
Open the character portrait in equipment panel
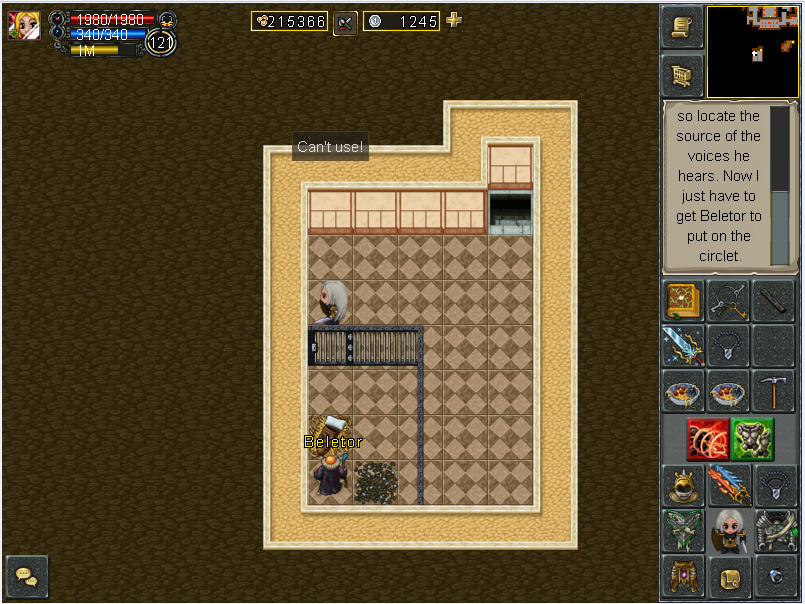(x=728, y=531)
